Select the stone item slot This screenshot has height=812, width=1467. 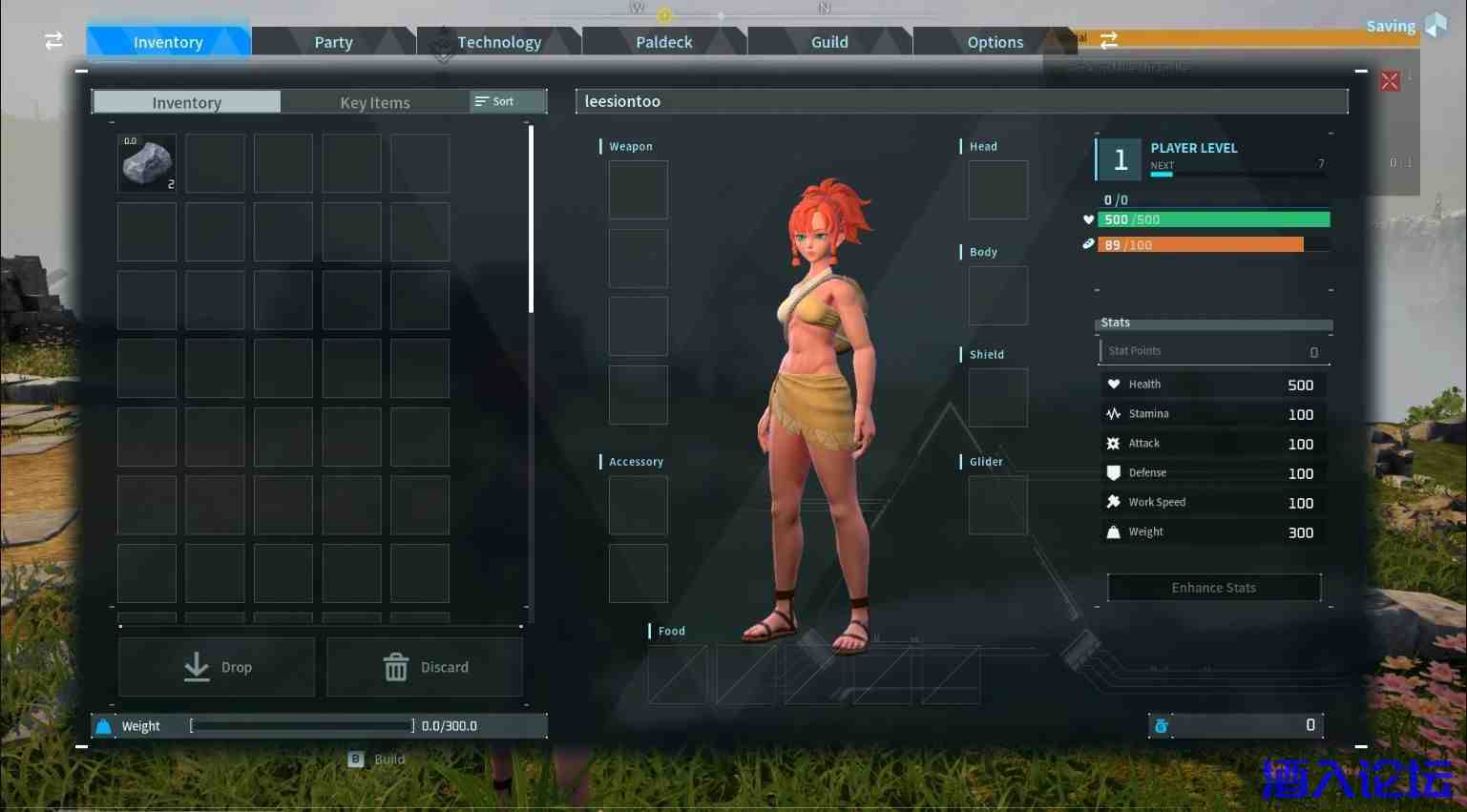147,163
